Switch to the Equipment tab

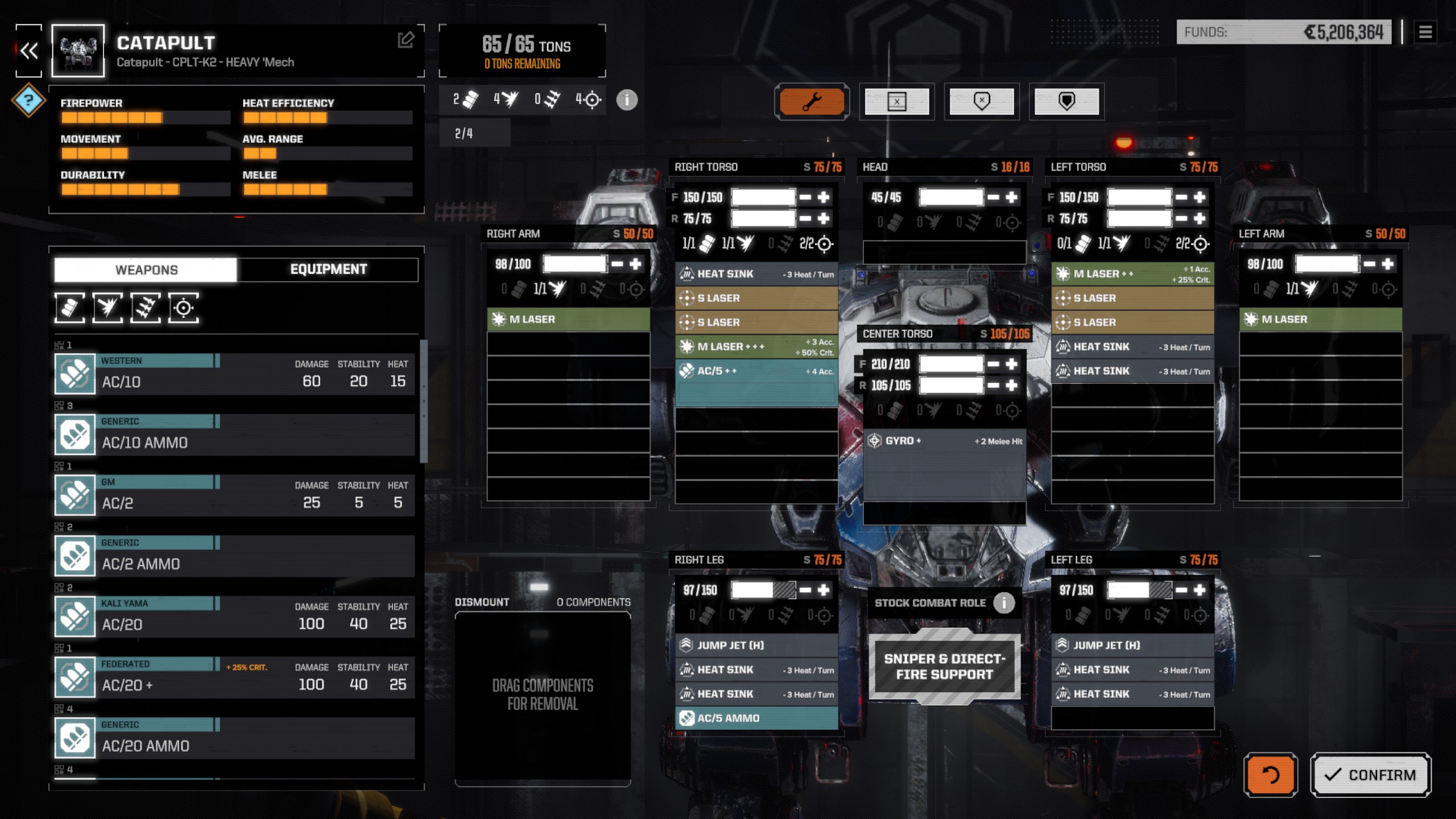(x=328, y=270)
